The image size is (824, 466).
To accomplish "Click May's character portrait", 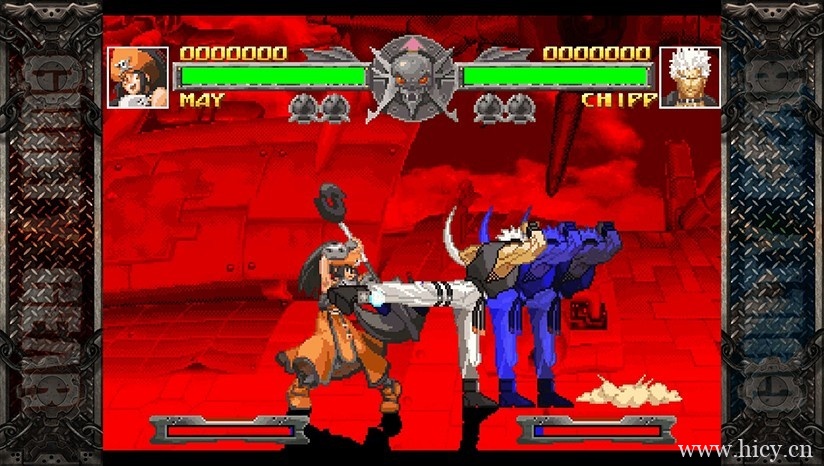I will click(138, 77).
